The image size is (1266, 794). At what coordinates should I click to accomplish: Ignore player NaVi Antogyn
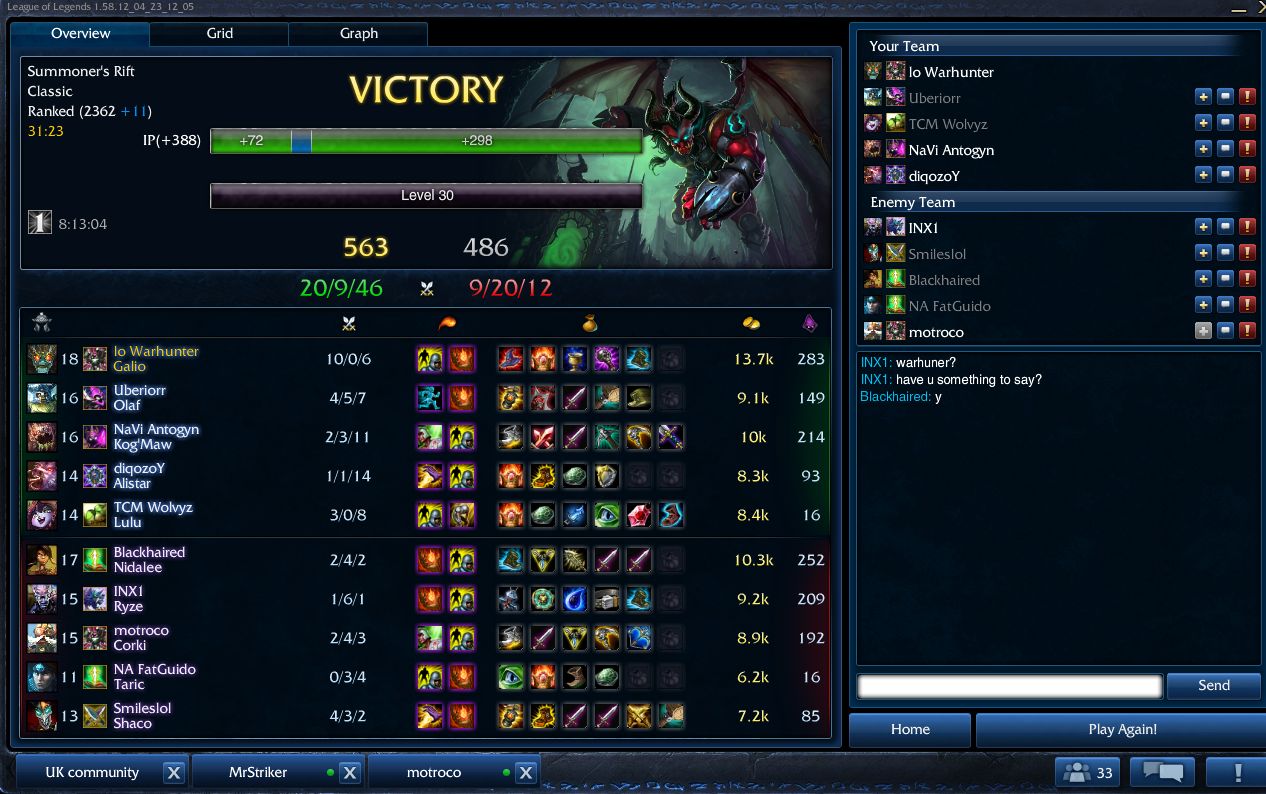[1226, 149]
